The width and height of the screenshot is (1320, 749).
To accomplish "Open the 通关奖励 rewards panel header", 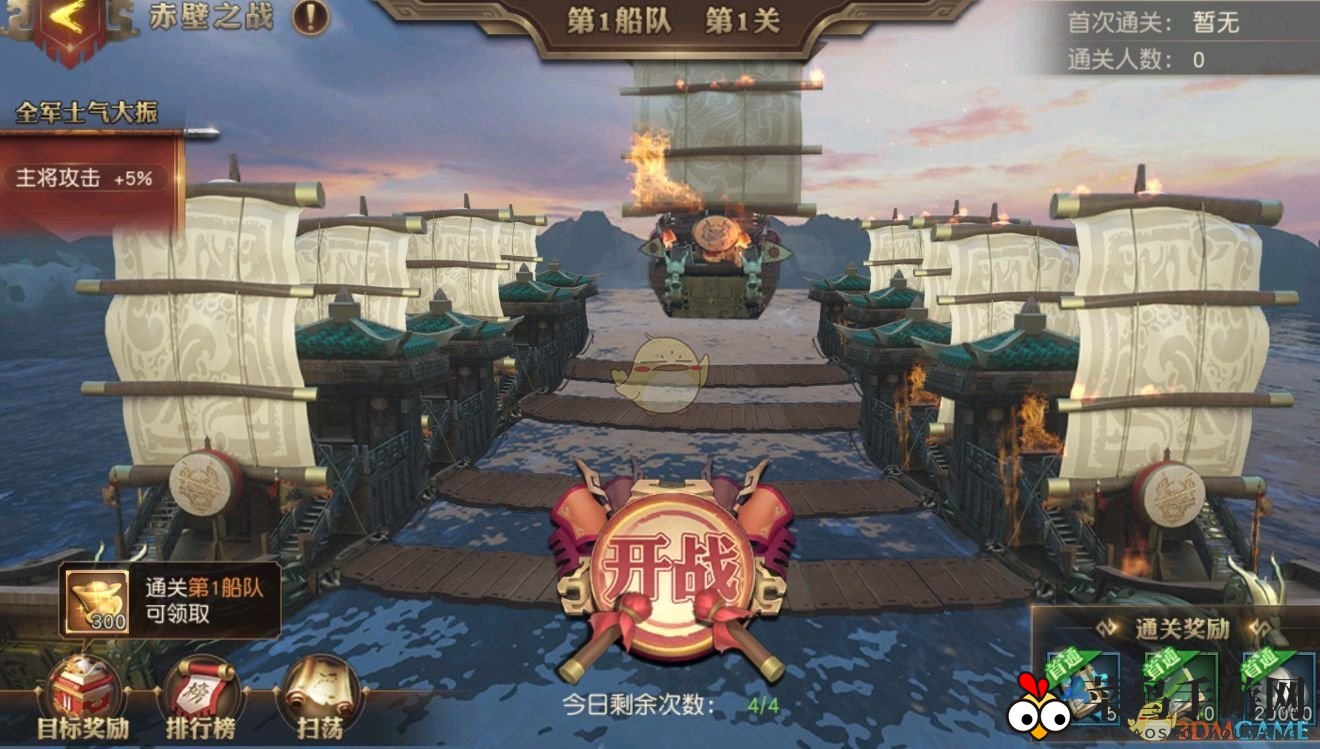I will pos(1181,628).
